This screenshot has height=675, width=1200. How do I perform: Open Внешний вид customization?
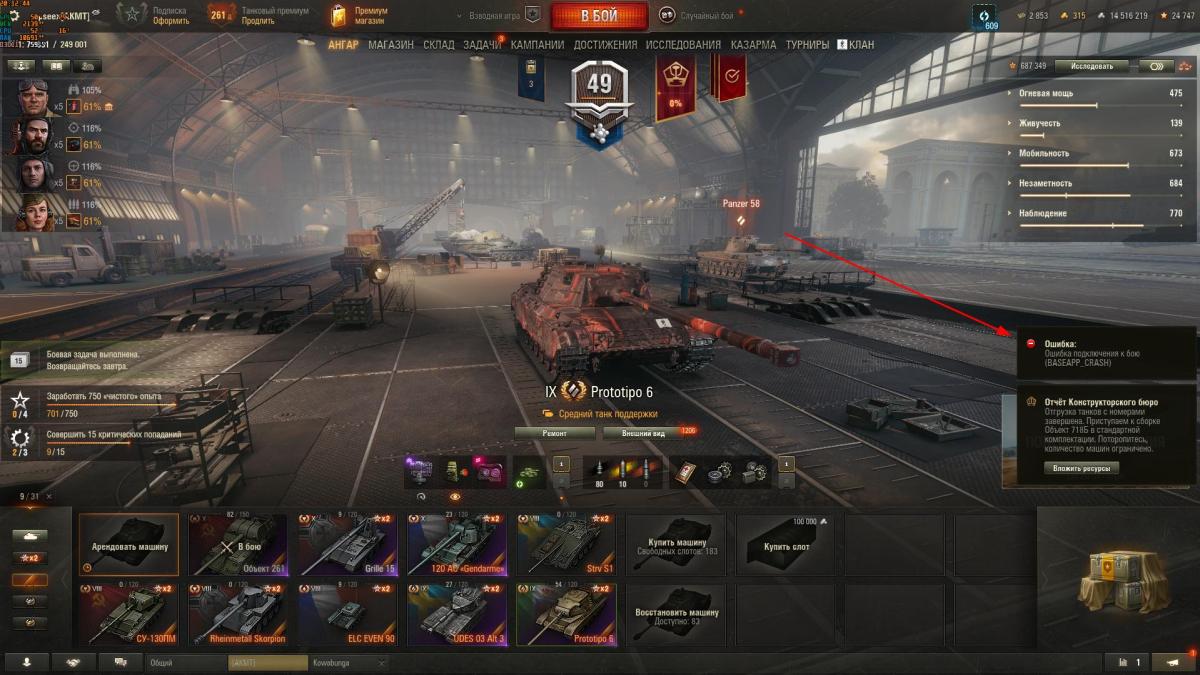[643, 433]
